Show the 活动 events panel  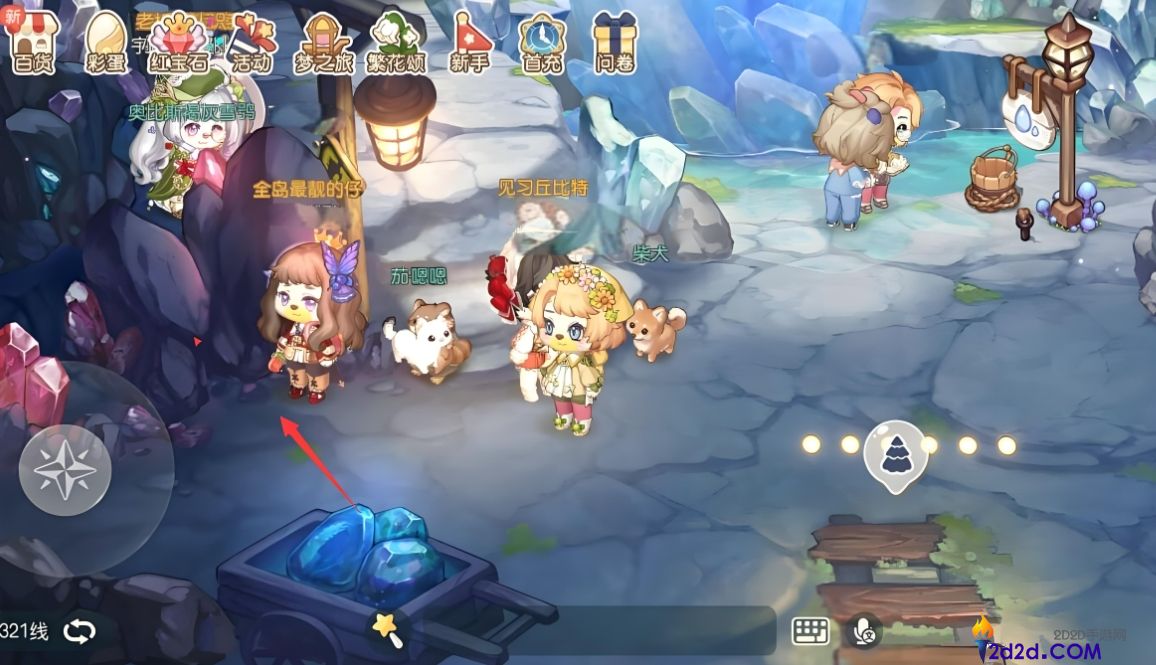point(250,43)
